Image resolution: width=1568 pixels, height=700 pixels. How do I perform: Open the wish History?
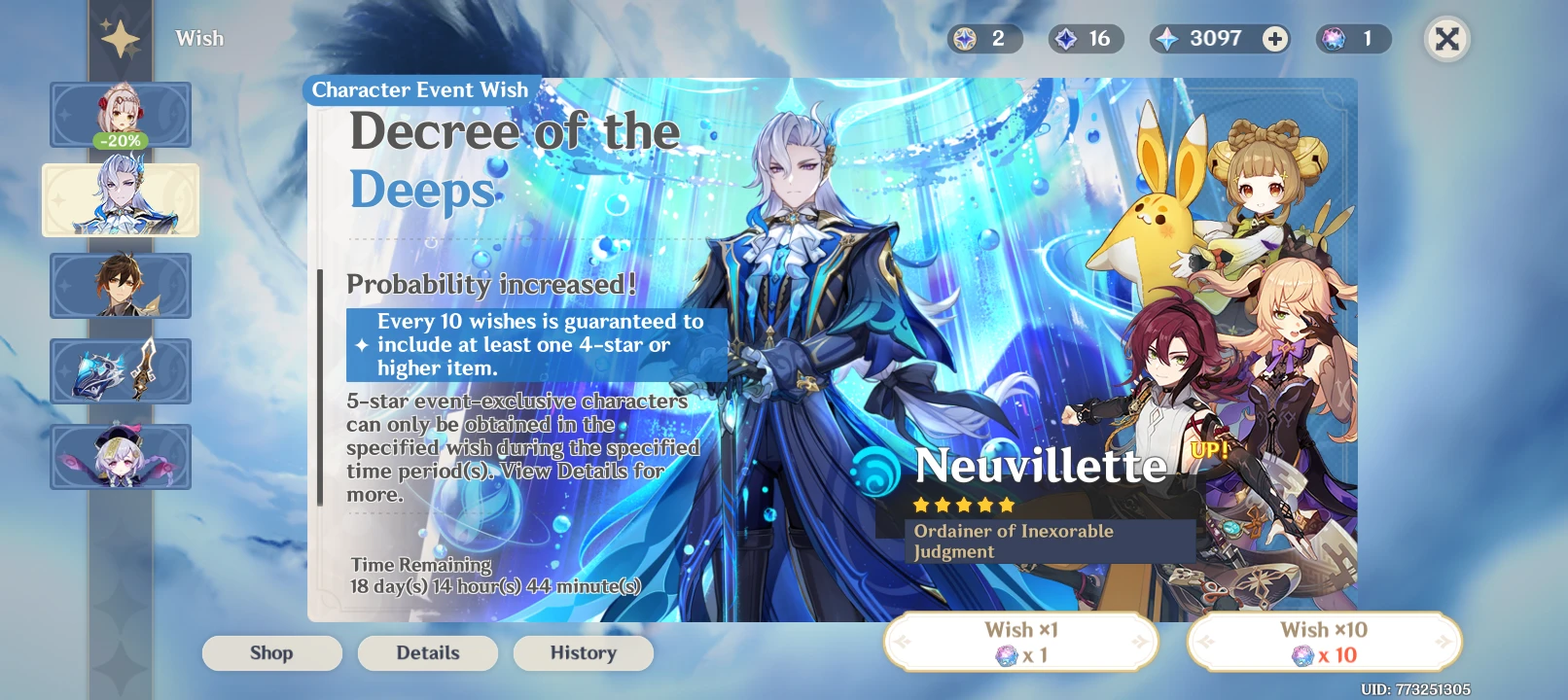[x=583, y=652]
